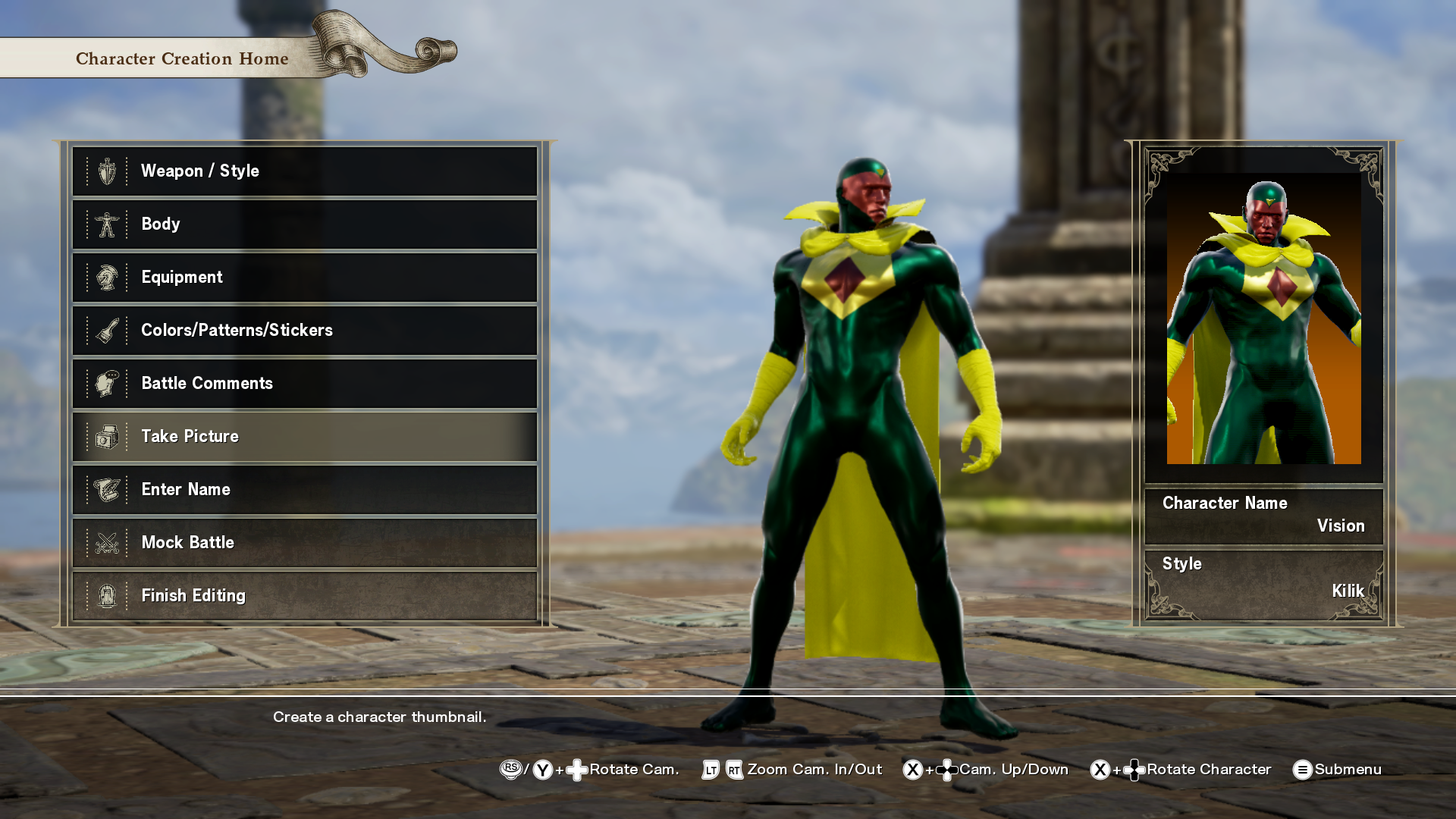Click the Body anatomy figure icon
Image resolution: width=1456 pixels, height=819 pixels.
pyautogui.click(x=108, y=224)
